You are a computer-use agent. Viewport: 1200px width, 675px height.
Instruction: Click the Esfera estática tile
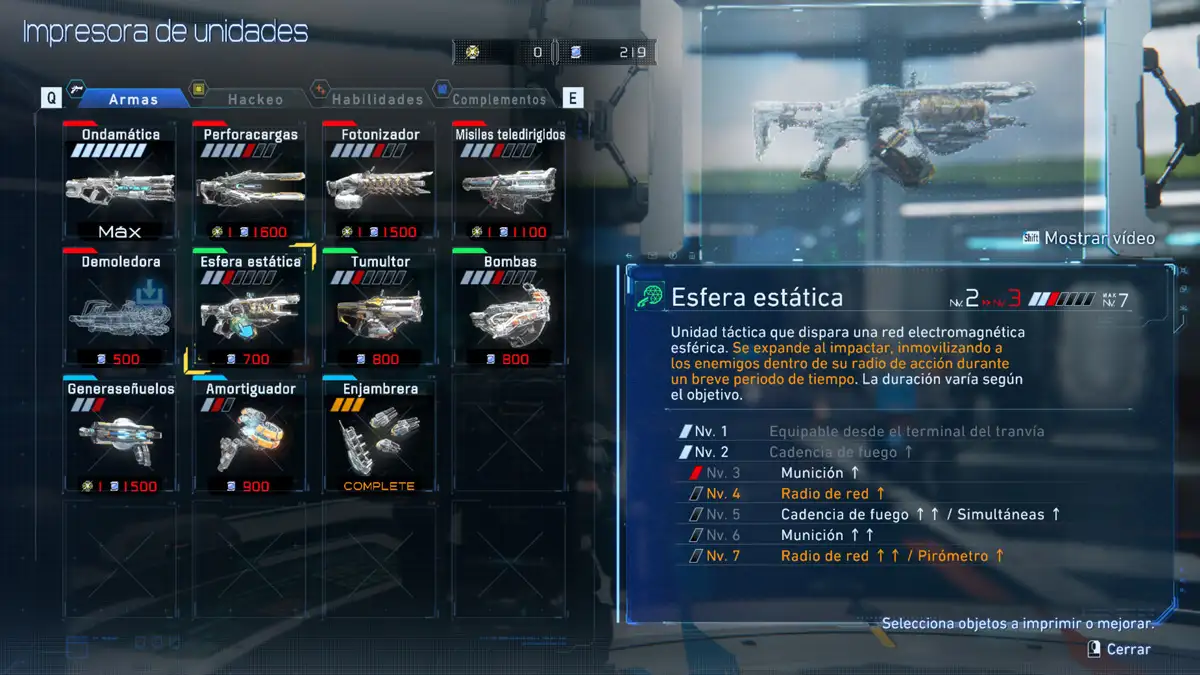pos(250,309)
